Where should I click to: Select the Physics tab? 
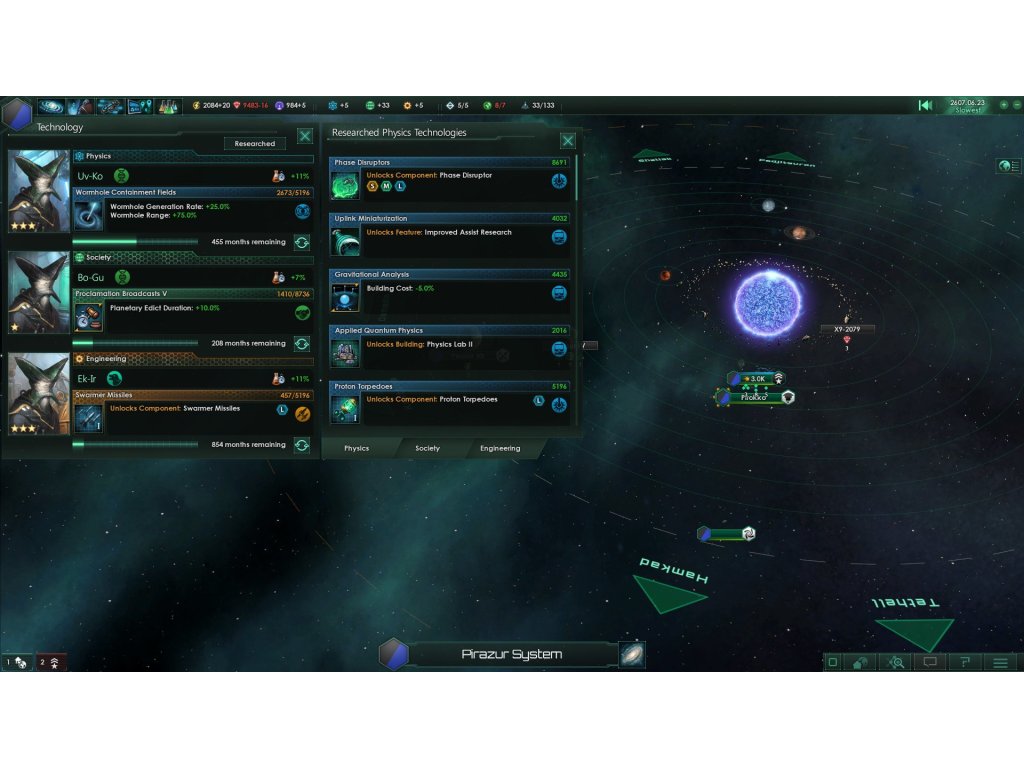click(356, 448)
